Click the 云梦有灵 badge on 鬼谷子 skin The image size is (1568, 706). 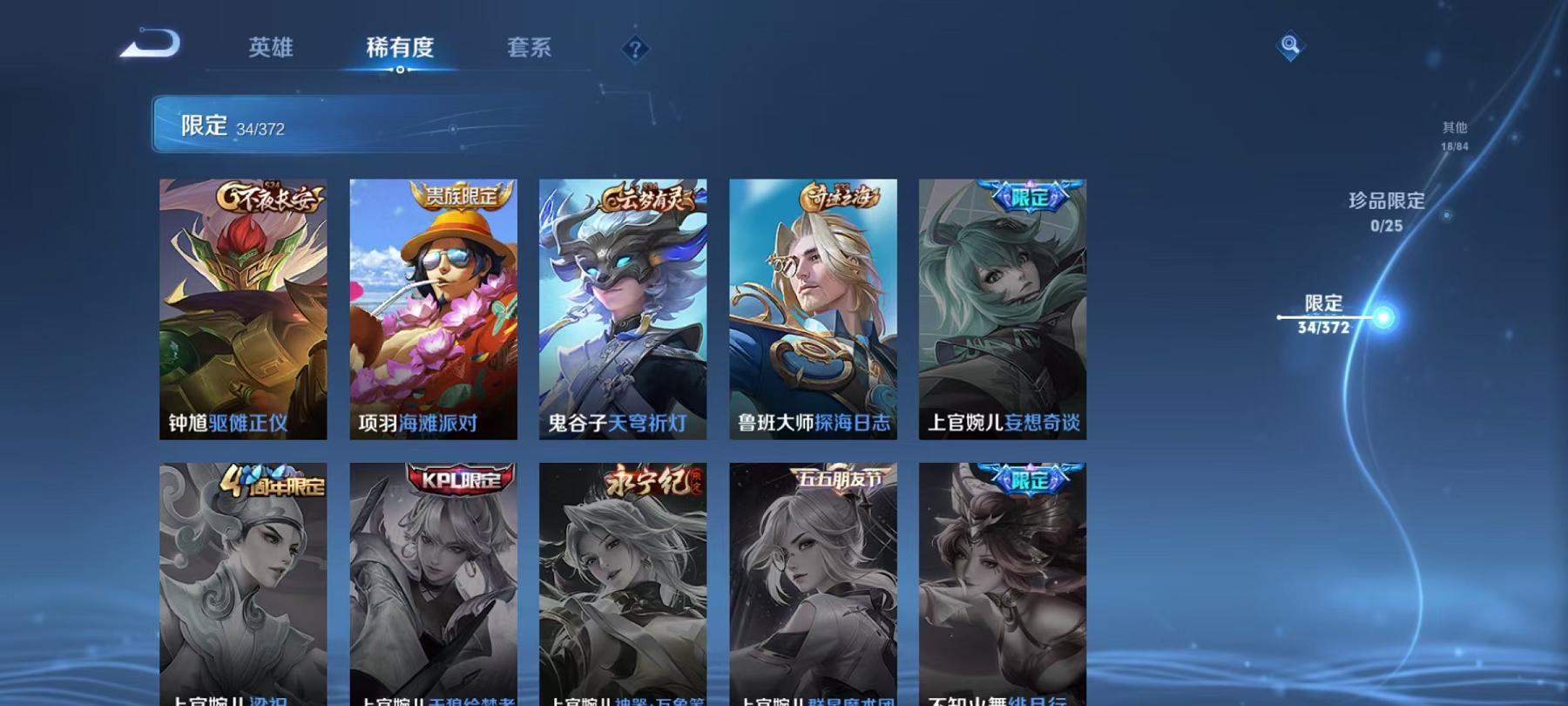pos(646,197)
